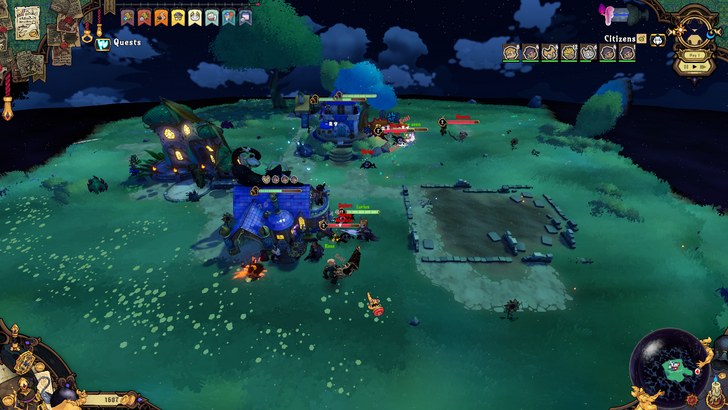Open the Citizens list

[x=619, y=39]
